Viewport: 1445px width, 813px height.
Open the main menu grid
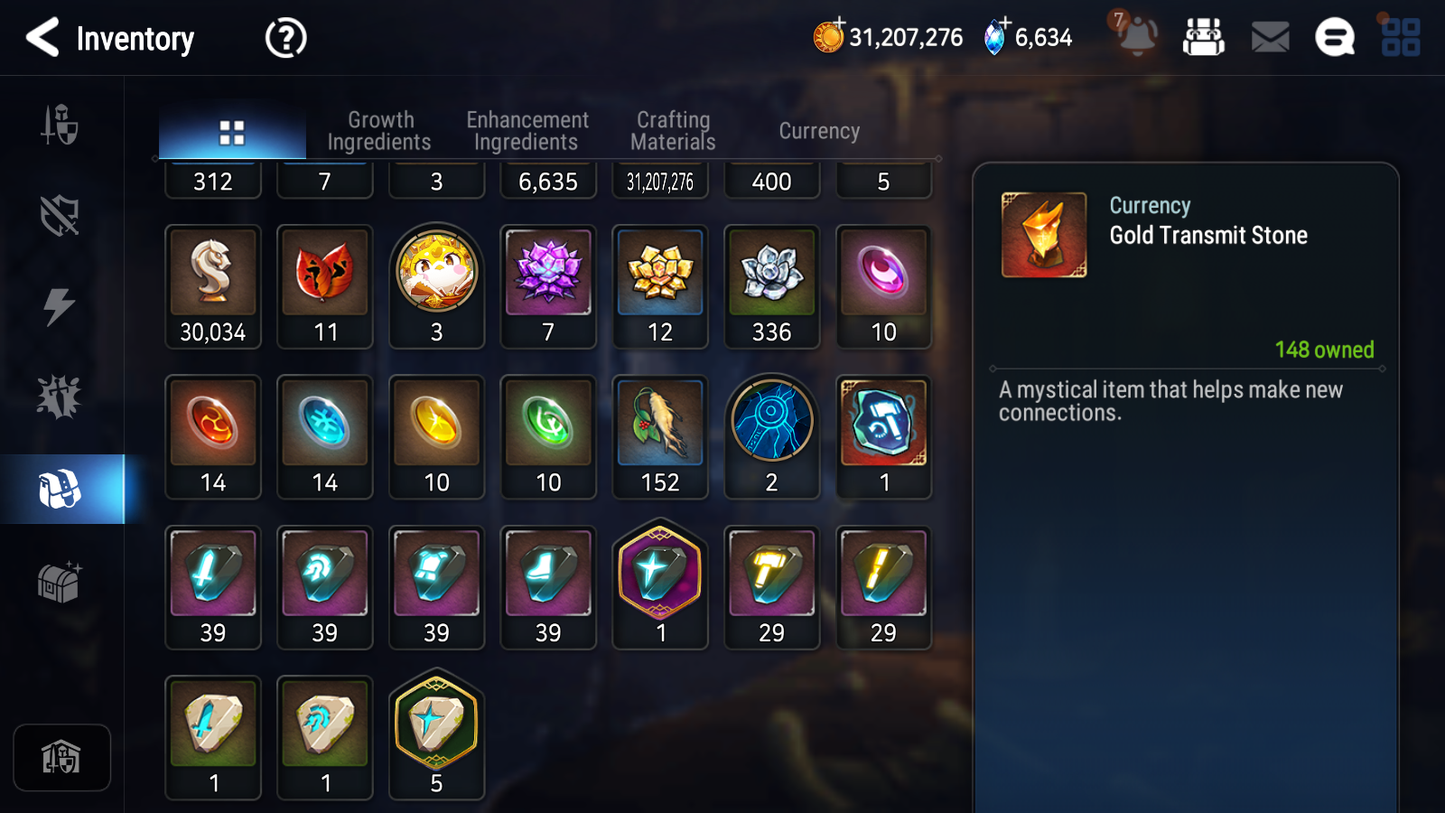point(1402,37)
